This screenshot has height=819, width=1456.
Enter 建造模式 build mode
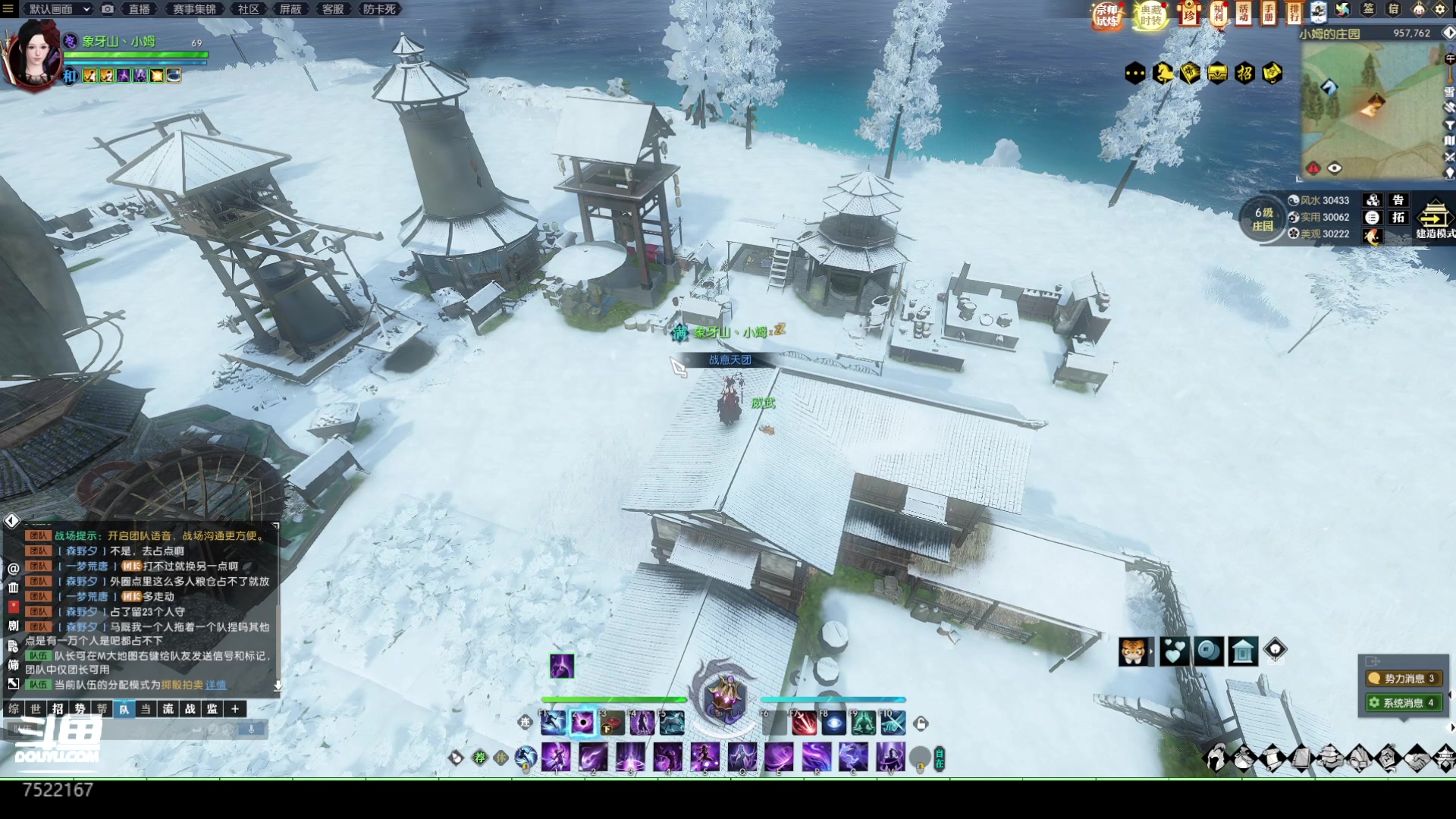click(1434, 221)
